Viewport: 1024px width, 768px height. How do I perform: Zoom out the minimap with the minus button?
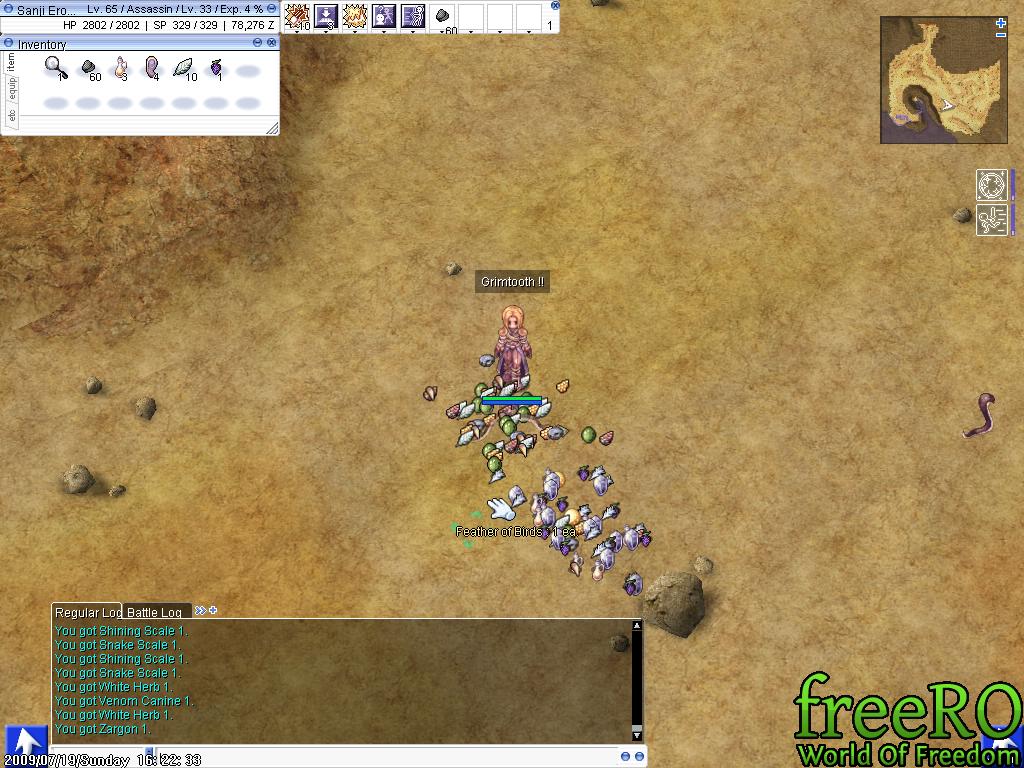(1001, 35)
